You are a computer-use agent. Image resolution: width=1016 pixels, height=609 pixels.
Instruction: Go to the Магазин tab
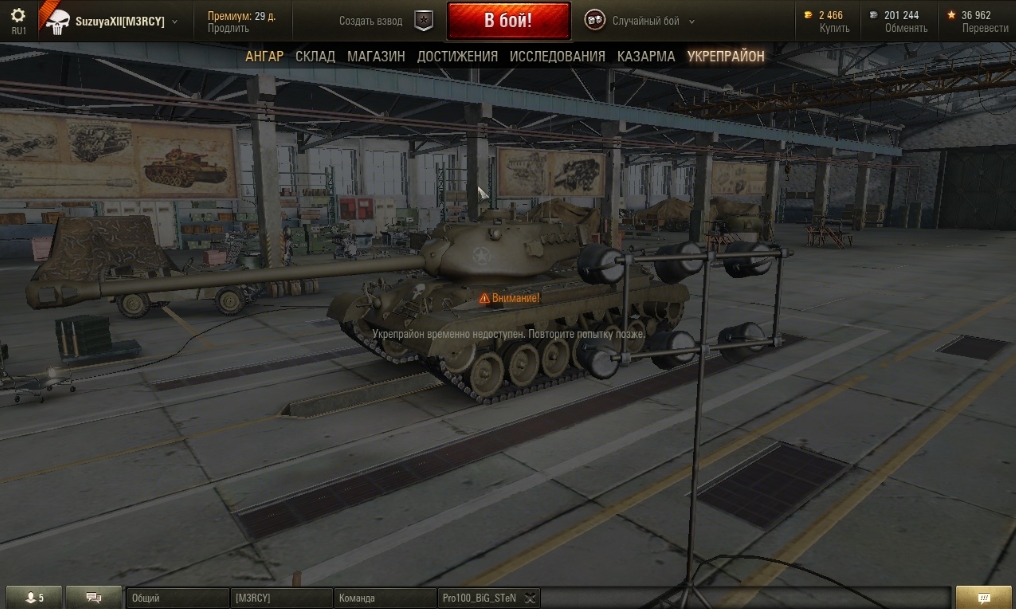[376, 57]
